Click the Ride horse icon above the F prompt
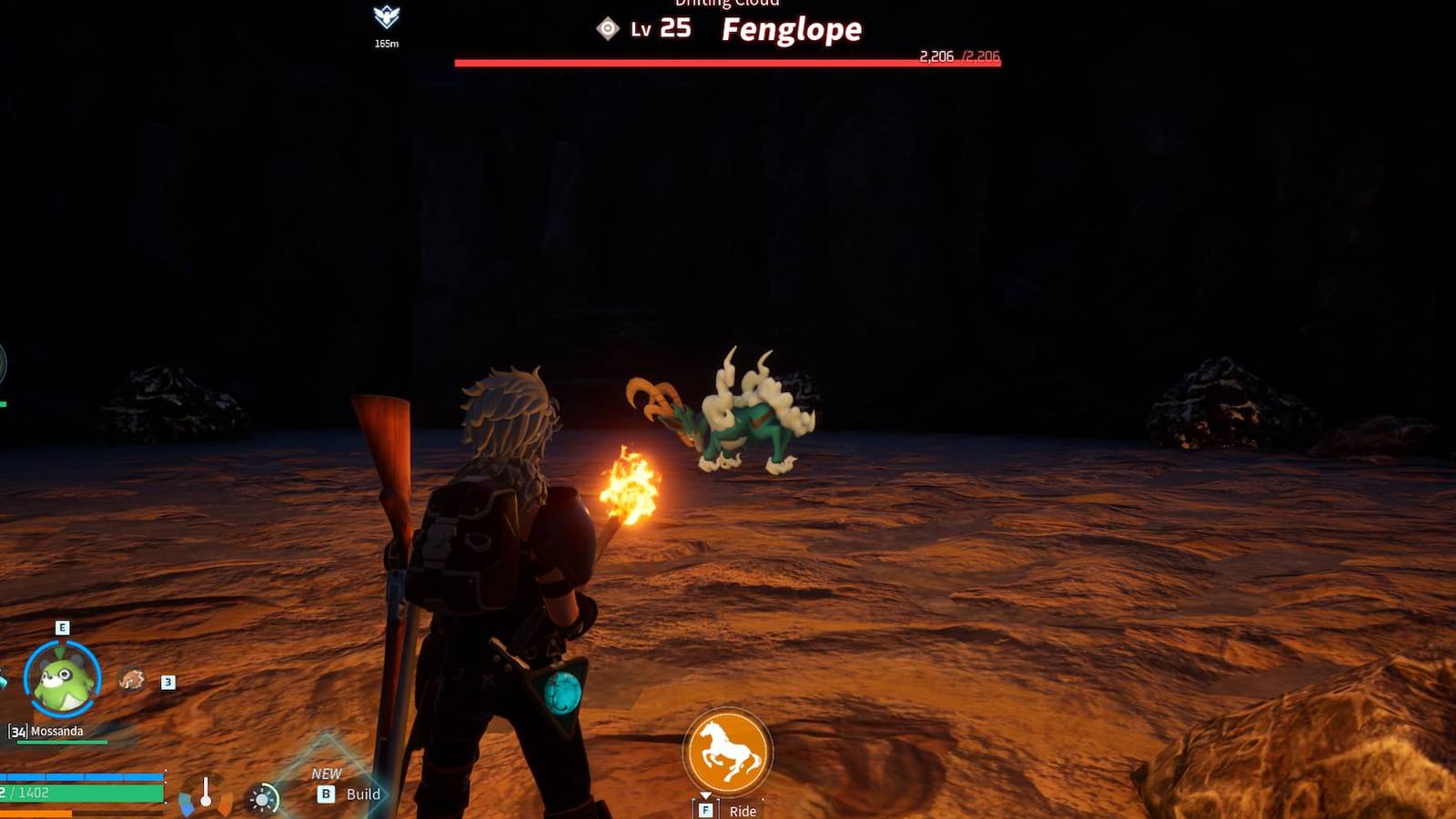The image size is (1456, 819). click(x=728, y=750)
